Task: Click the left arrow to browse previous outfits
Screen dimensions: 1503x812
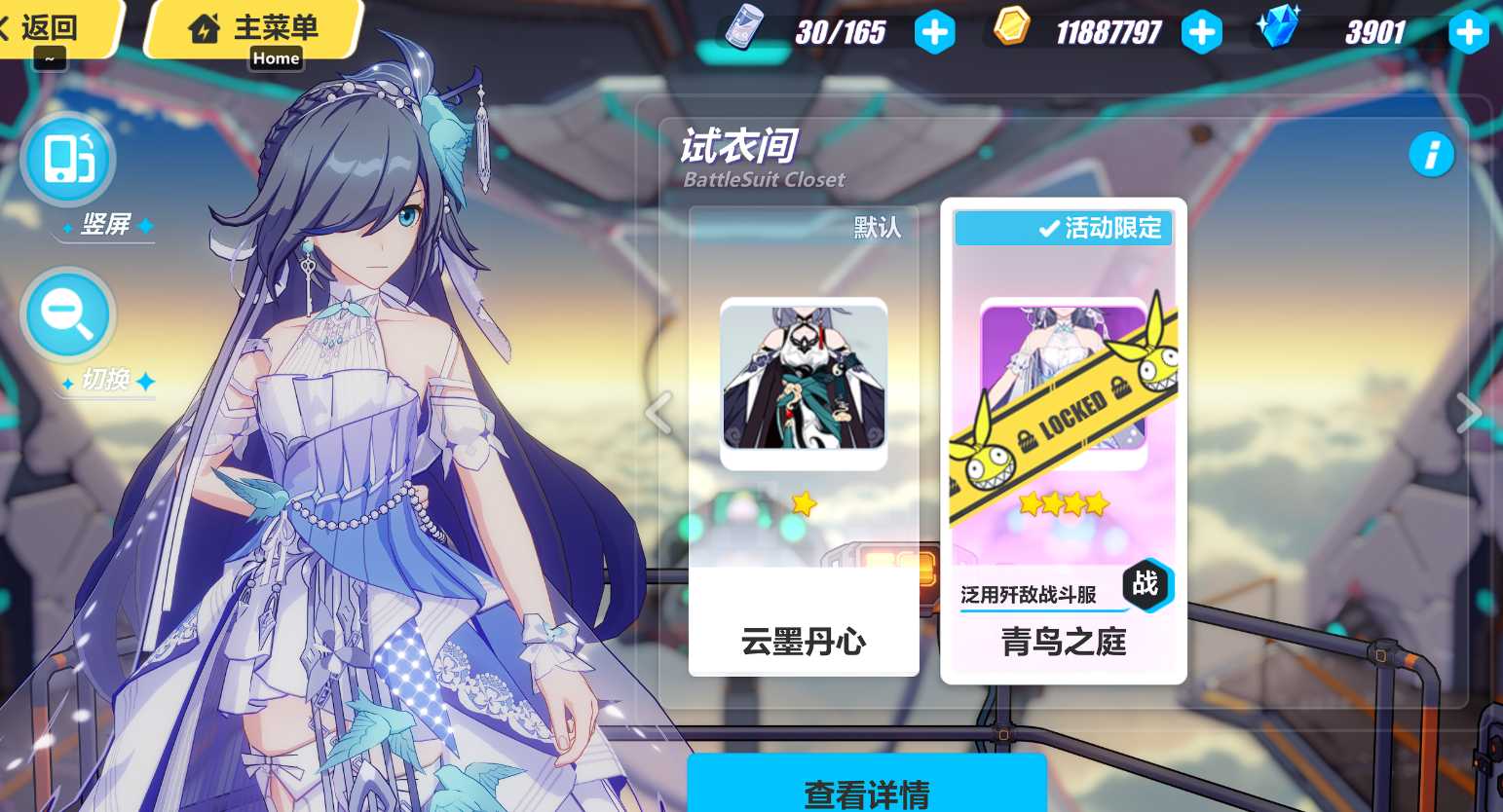Action: (658, 412)
